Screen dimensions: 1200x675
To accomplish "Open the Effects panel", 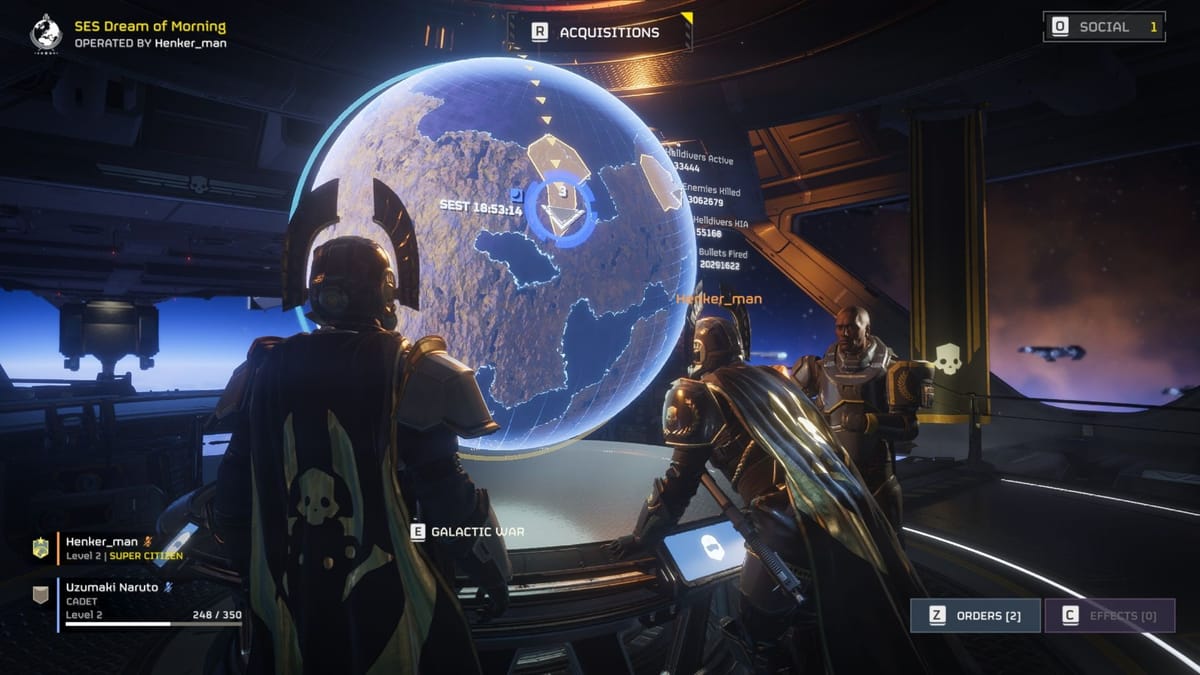I will [x=1109, y=616].
